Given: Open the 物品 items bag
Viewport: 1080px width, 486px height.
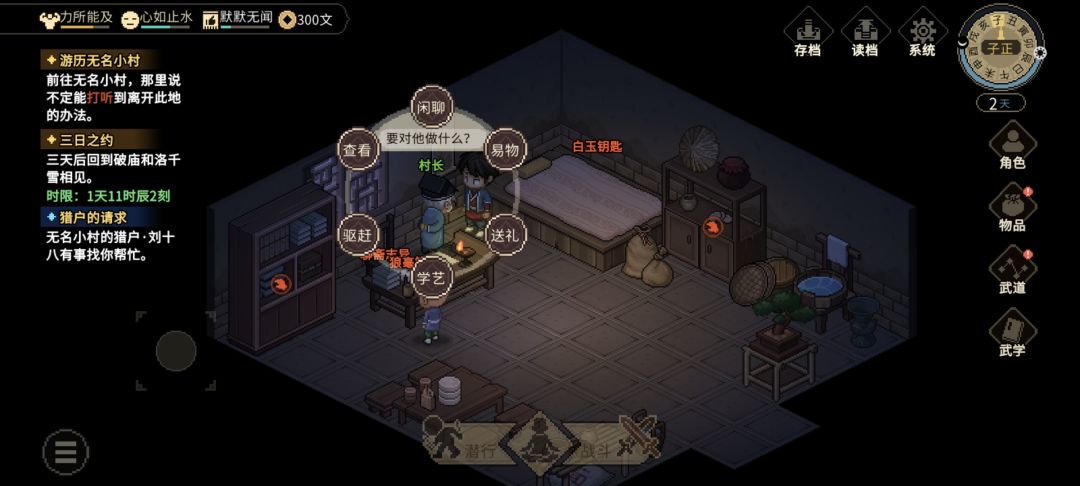Looking at the screenshot, I should click(1012, 207).
